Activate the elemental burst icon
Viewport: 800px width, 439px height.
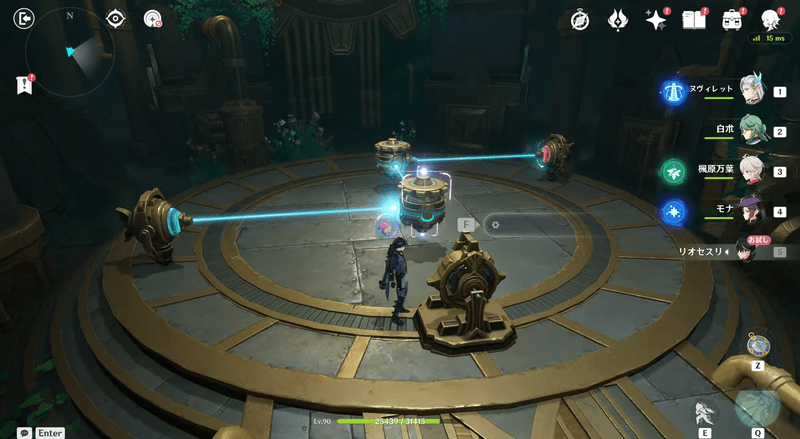point(757,408)
